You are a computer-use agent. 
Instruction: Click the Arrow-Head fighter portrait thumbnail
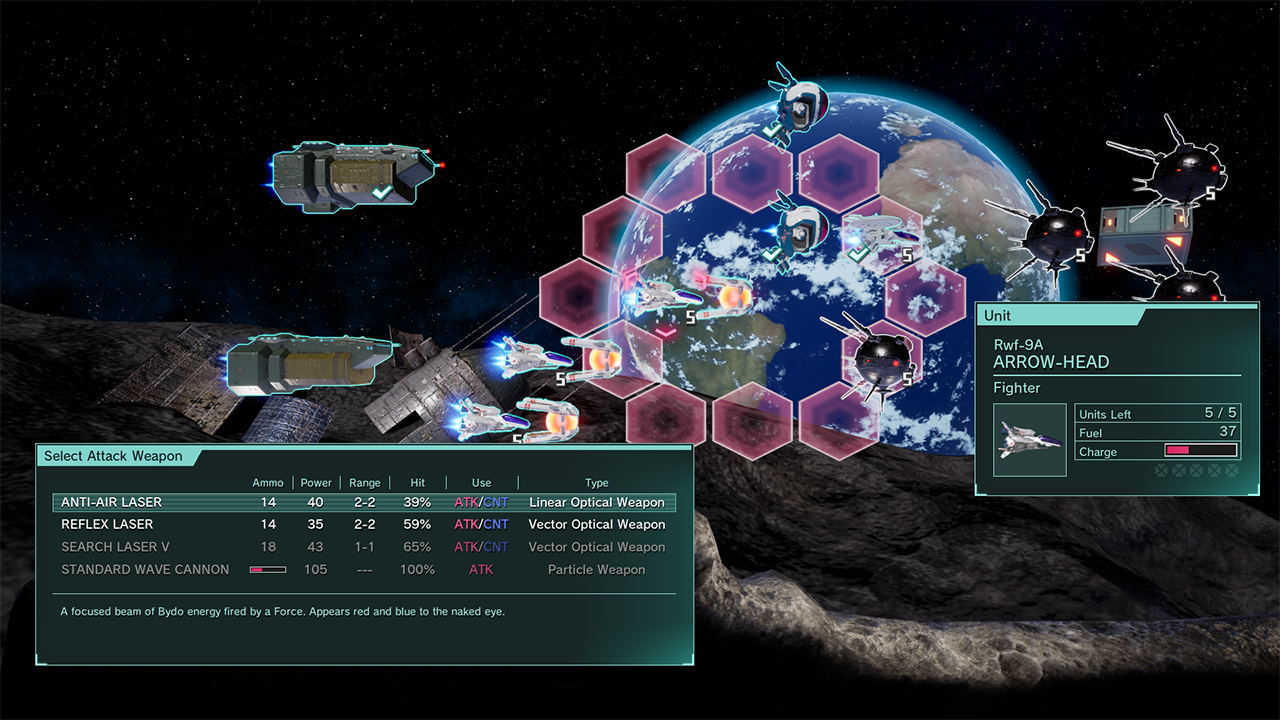tap(1030, 440)
